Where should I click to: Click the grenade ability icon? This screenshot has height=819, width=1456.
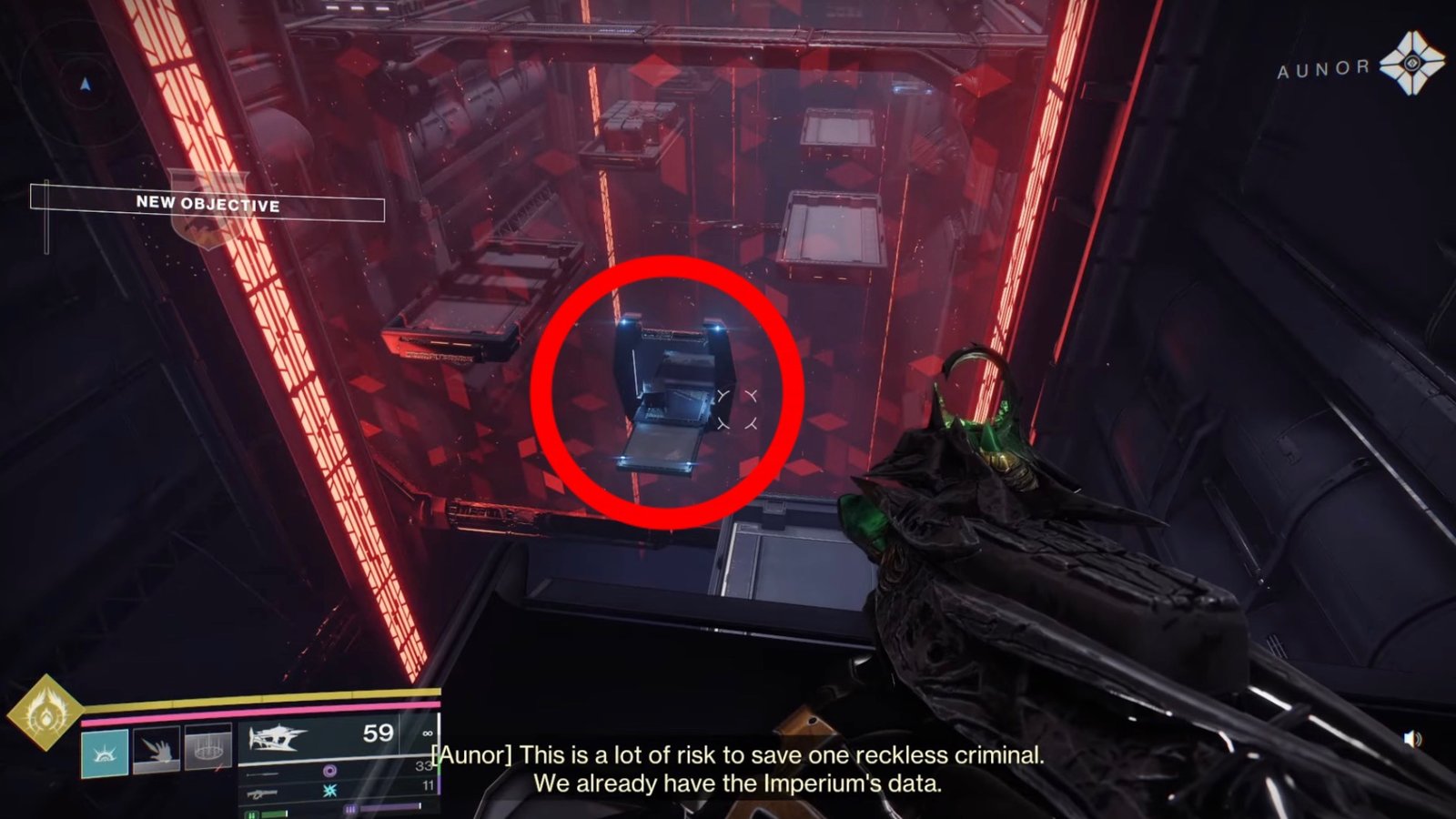[155, 749]
